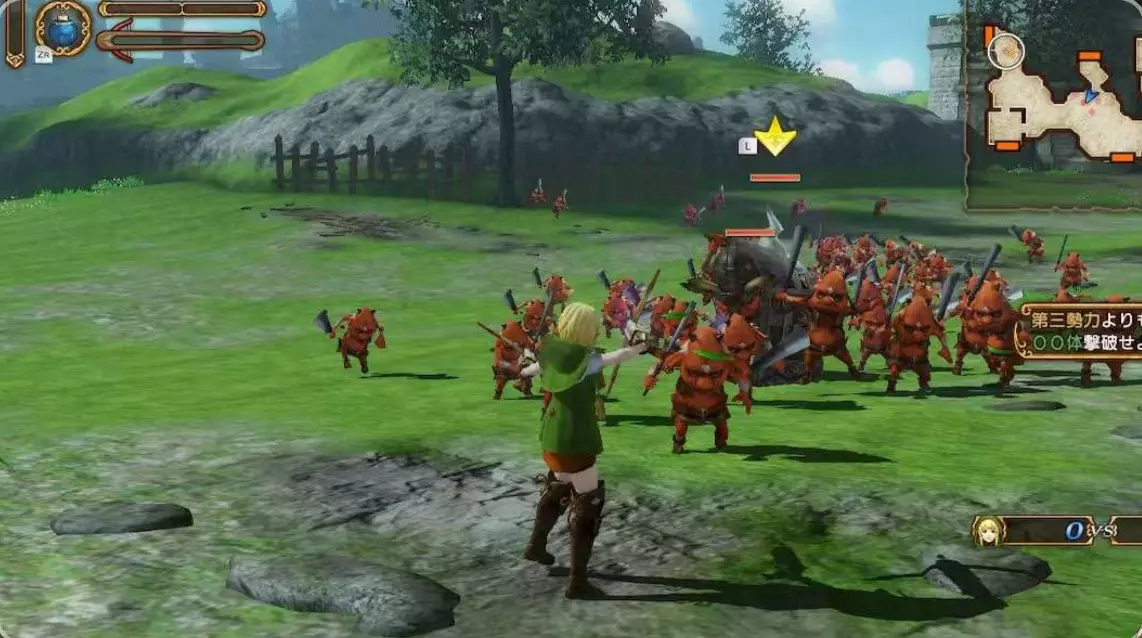Click the yellow target marker above the captain
Screen dimensions: 1142x638
coord(774,136)
